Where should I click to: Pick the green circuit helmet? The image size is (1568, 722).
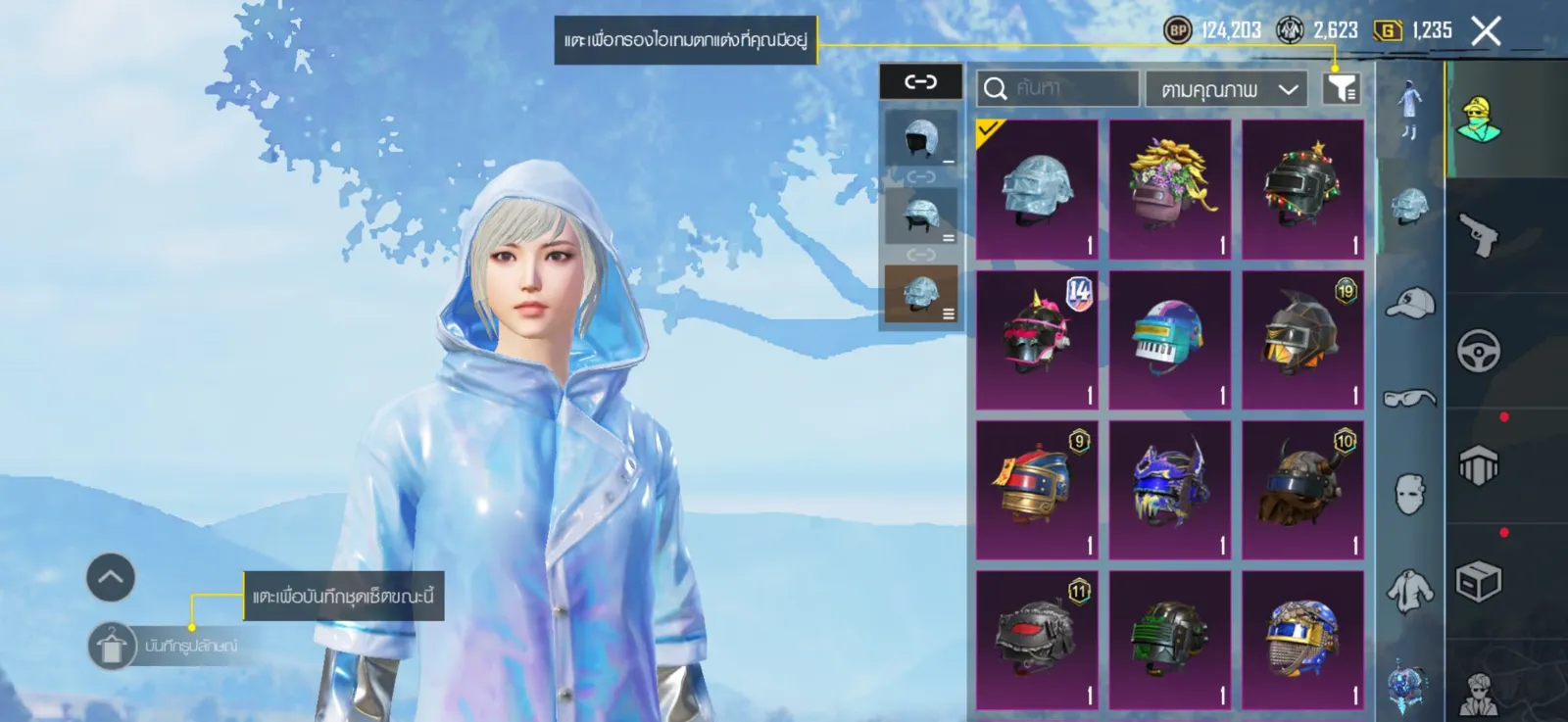[1170, 640]
